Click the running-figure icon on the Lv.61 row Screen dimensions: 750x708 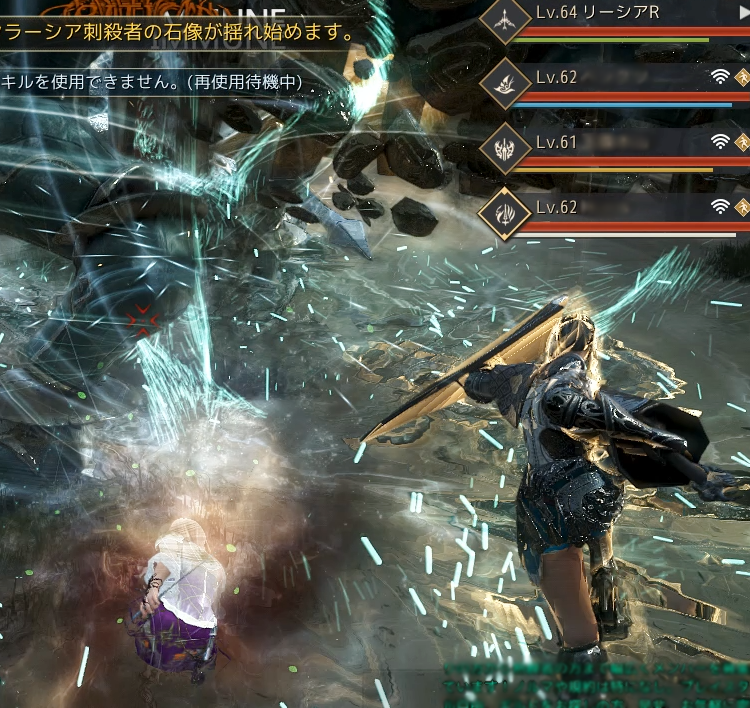coord(742,142)
